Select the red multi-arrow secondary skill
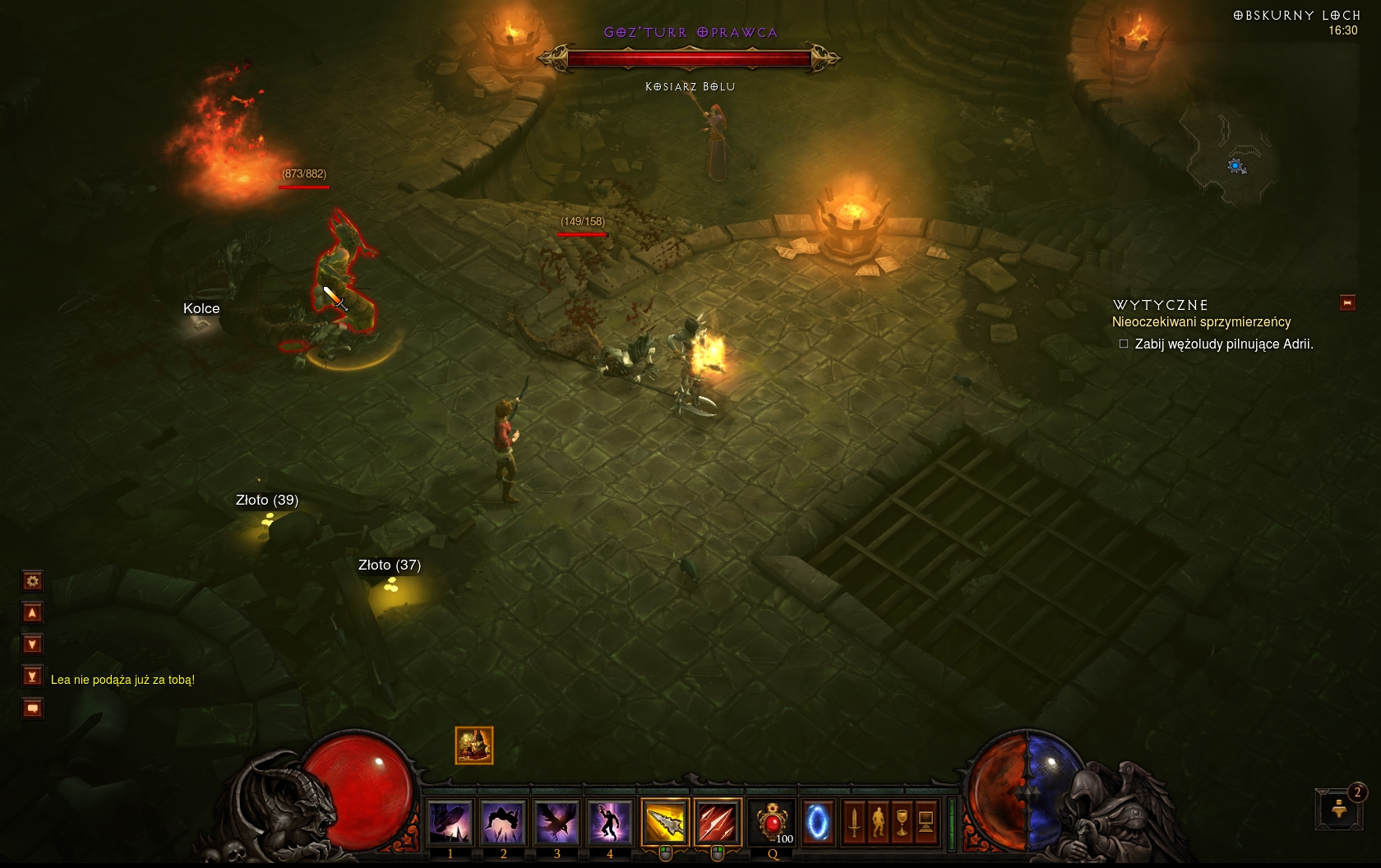Viewport: 1381px width, 868px height. pos(717,822)
